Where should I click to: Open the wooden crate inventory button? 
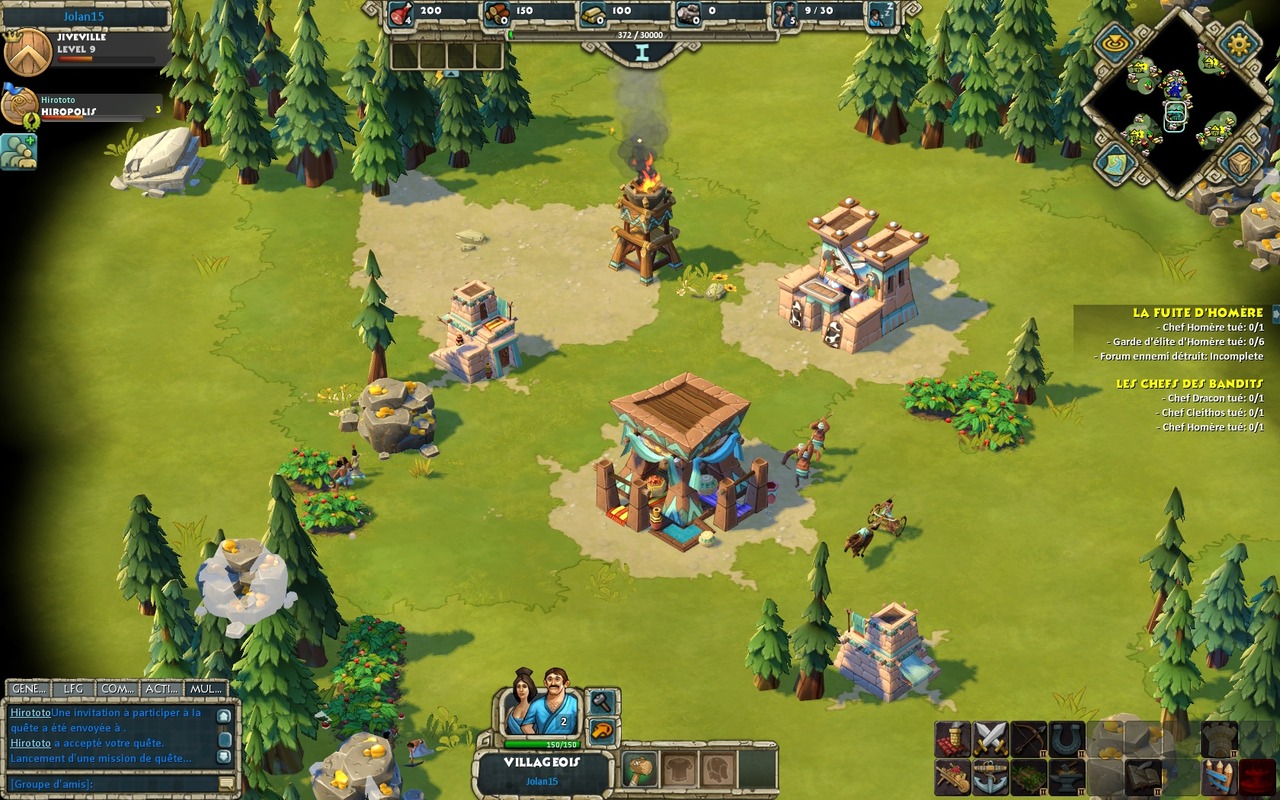pyautogui.click(x=1239, y=162)
